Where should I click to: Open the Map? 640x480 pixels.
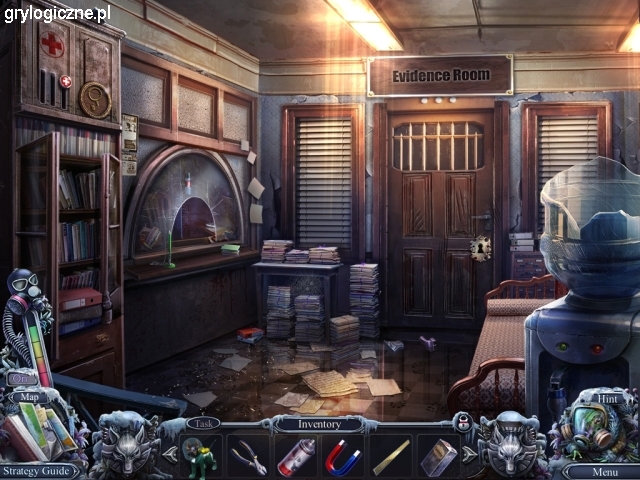[27, 397]
